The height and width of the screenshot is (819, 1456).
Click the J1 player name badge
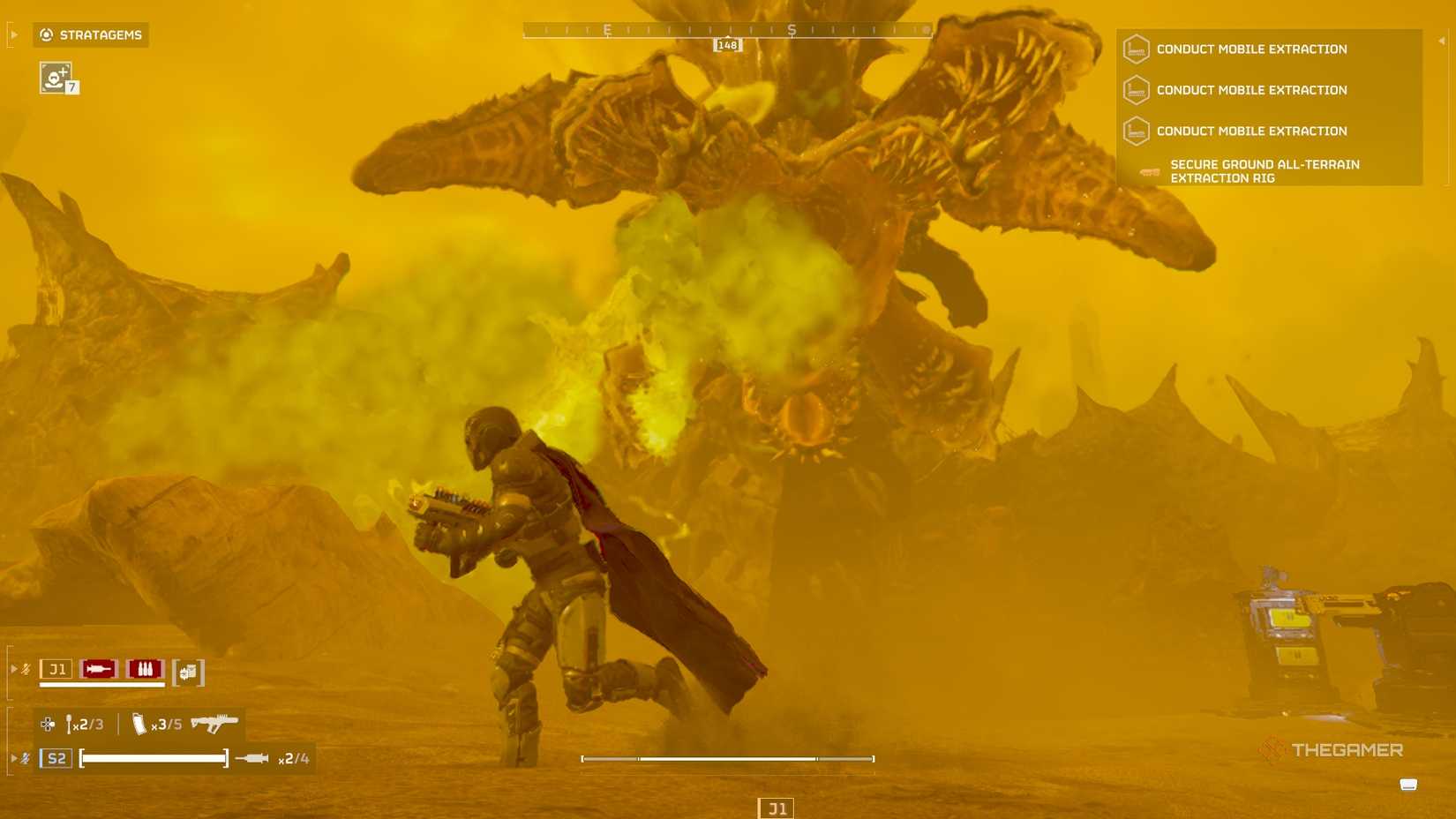(x=57, y=669)
